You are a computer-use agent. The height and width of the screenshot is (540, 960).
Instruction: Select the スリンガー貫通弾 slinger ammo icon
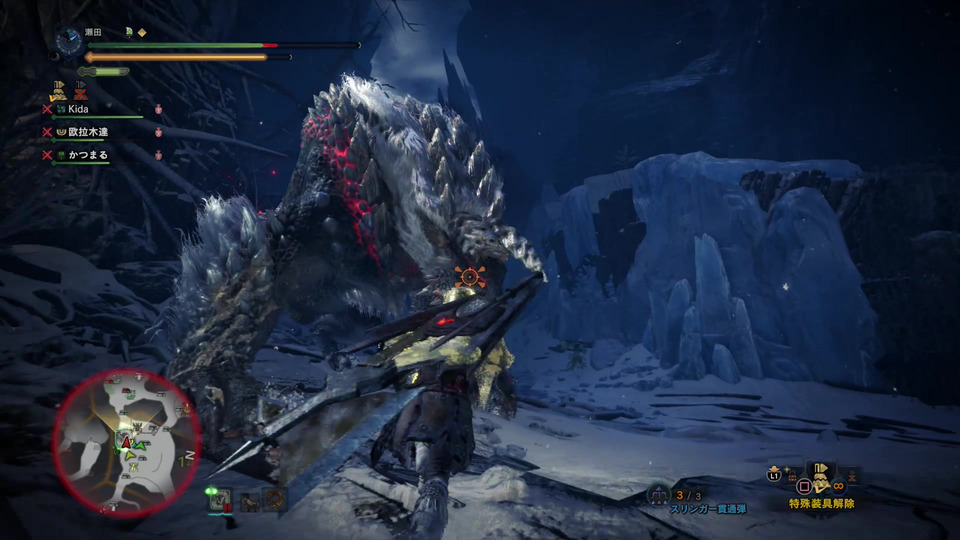(658, 493)
